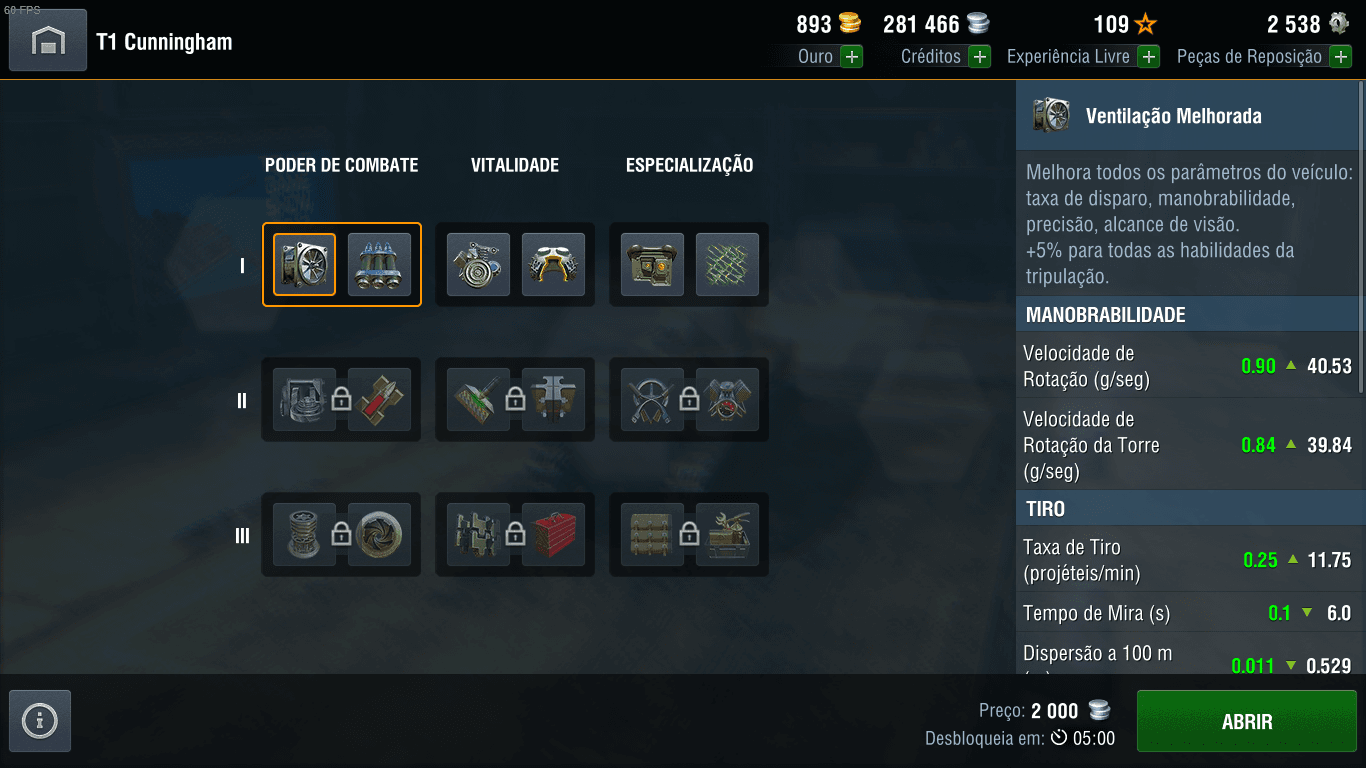The width and height of the screenshot is (1366, 768).
Task: Pick the locked camera aperture lens slot
Action: point(379,535)
